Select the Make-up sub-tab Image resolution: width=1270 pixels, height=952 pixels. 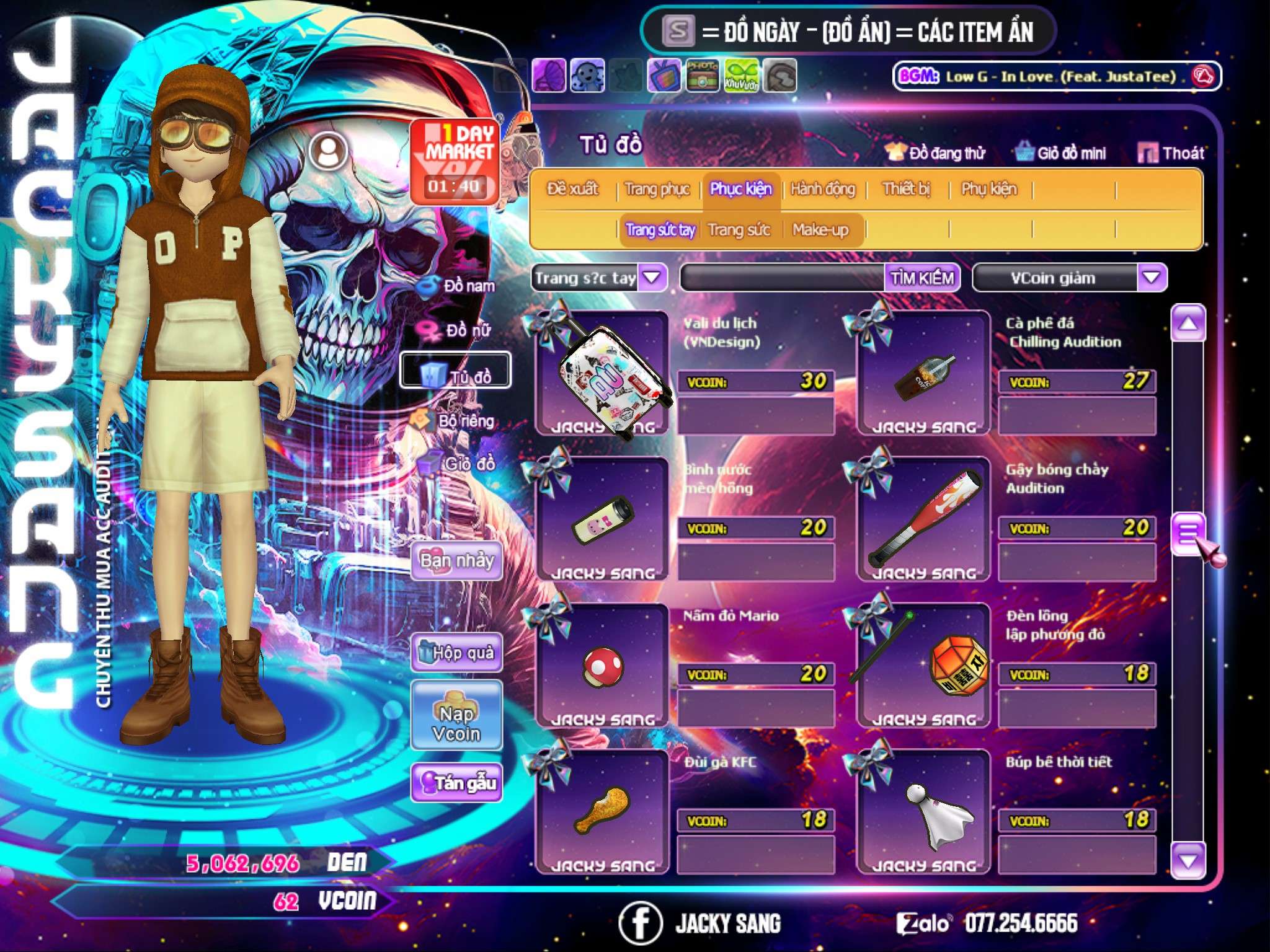(x=820, y=230)
